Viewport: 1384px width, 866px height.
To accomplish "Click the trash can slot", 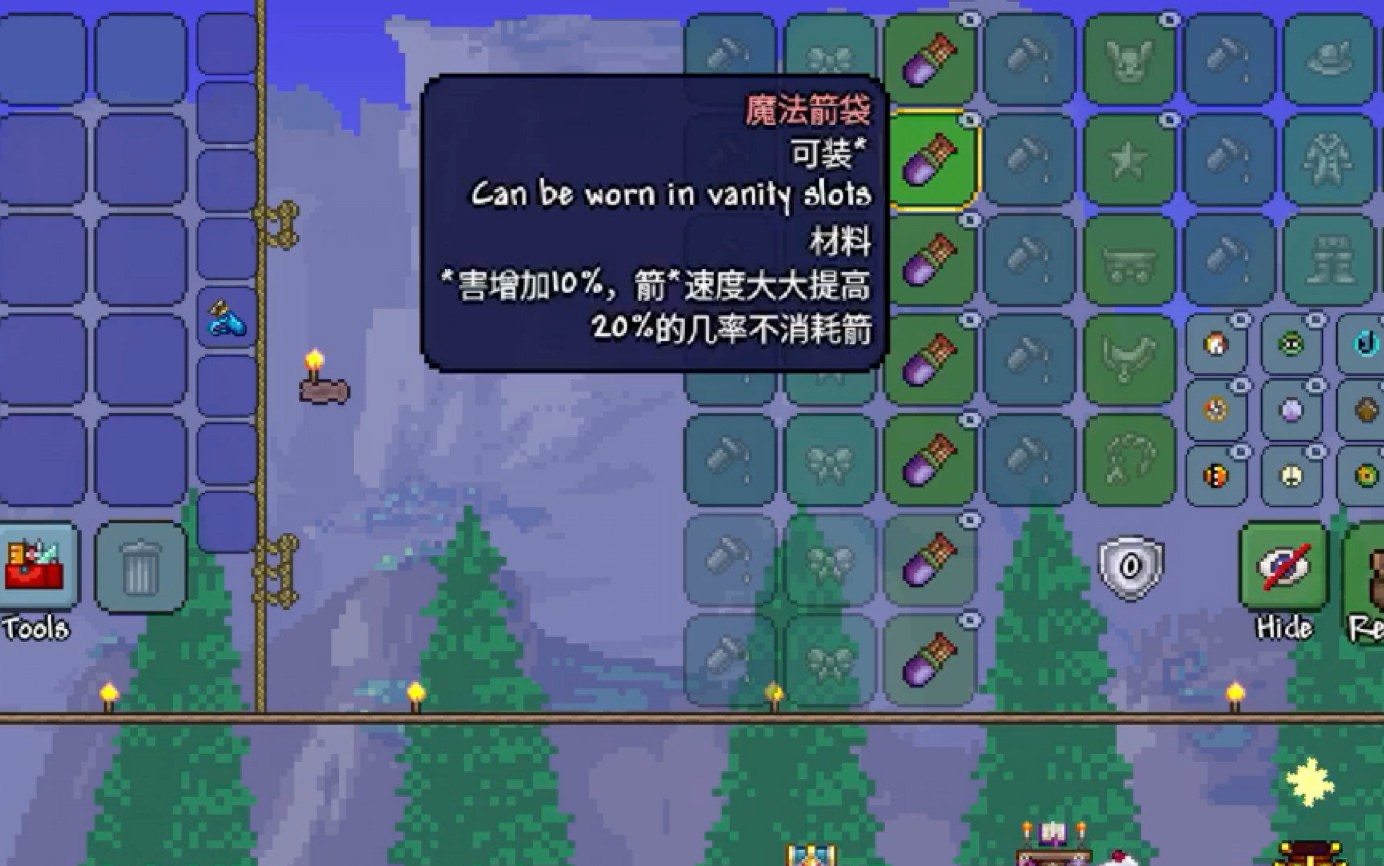I will [140, 568].
